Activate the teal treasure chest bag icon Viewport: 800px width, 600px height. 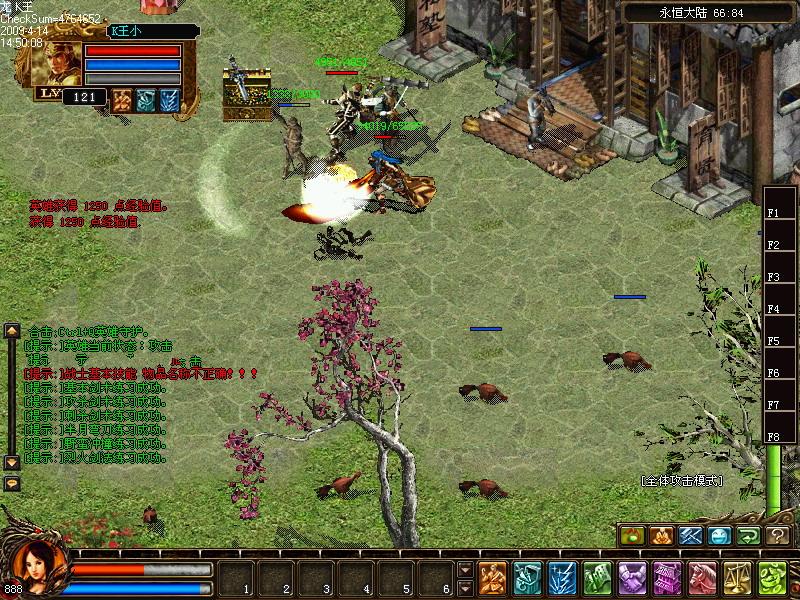click(x=527, y=577)
